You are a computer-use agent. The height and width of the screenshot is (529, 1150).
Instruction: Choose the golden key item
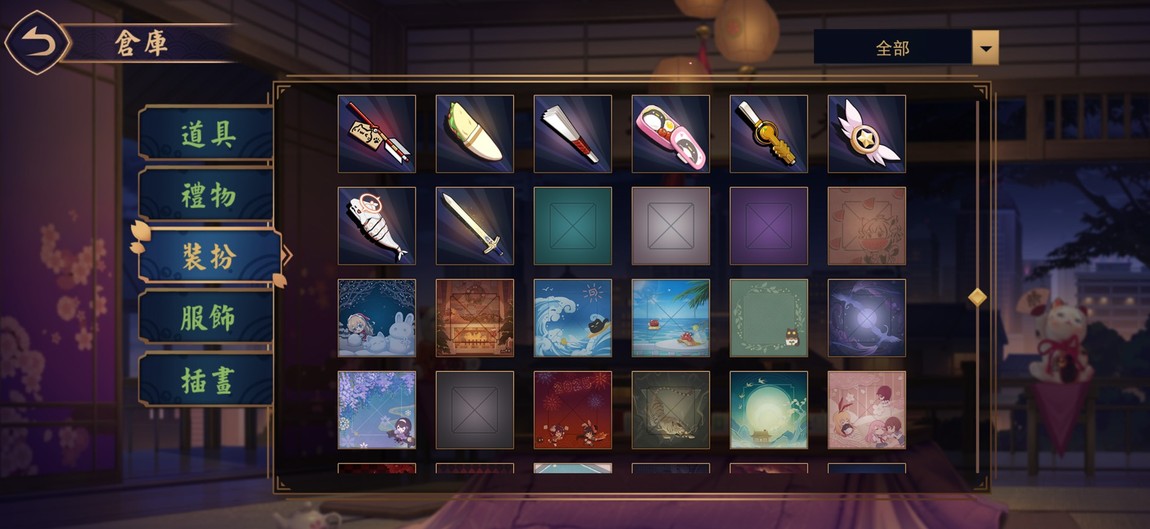[769, 134]
